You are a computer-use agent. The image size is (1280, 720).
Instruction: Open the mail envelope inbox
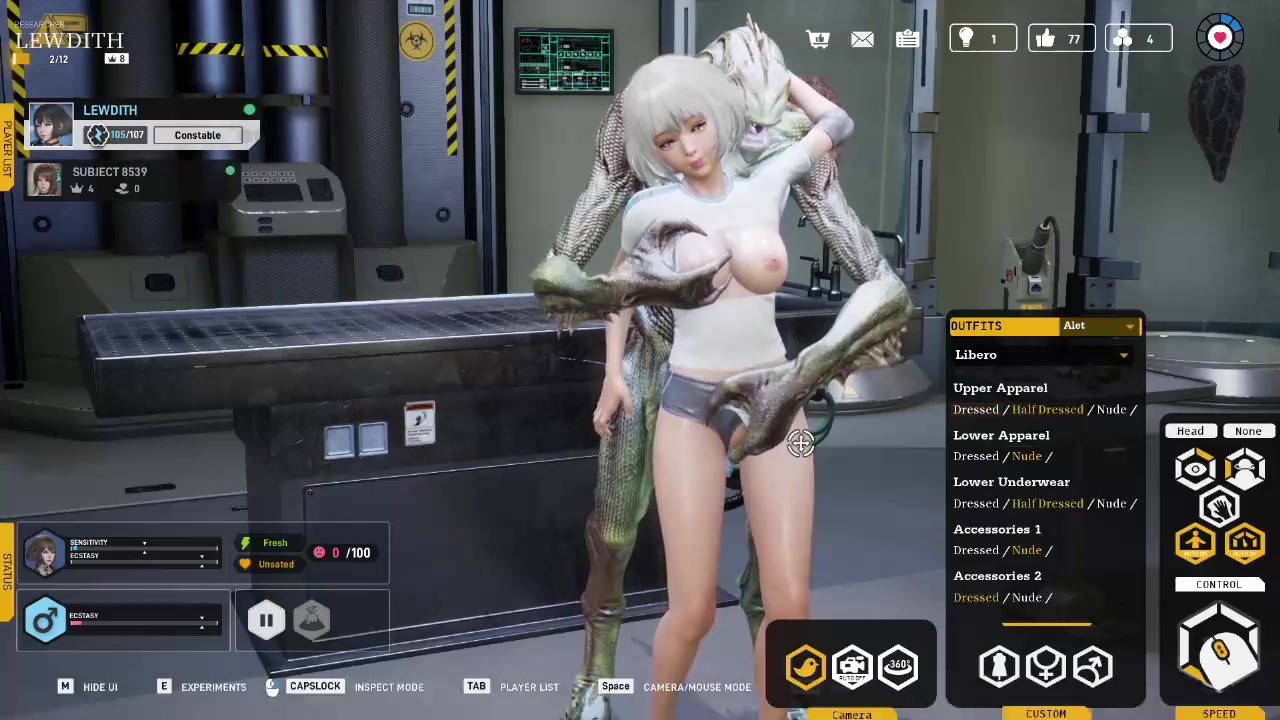tap(862, 39)
